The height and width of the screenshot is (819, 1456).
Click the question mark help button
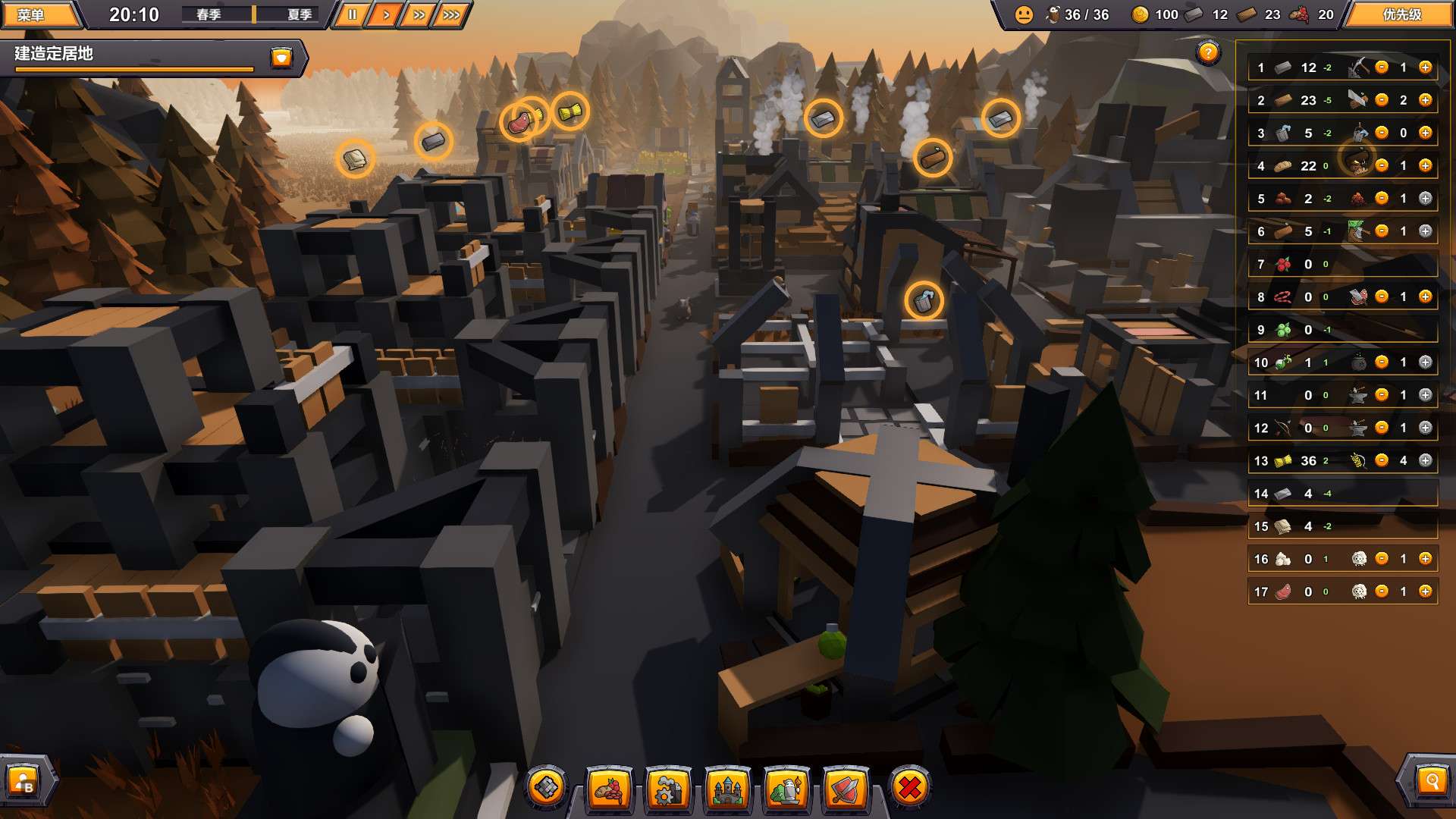point(1207,53)
